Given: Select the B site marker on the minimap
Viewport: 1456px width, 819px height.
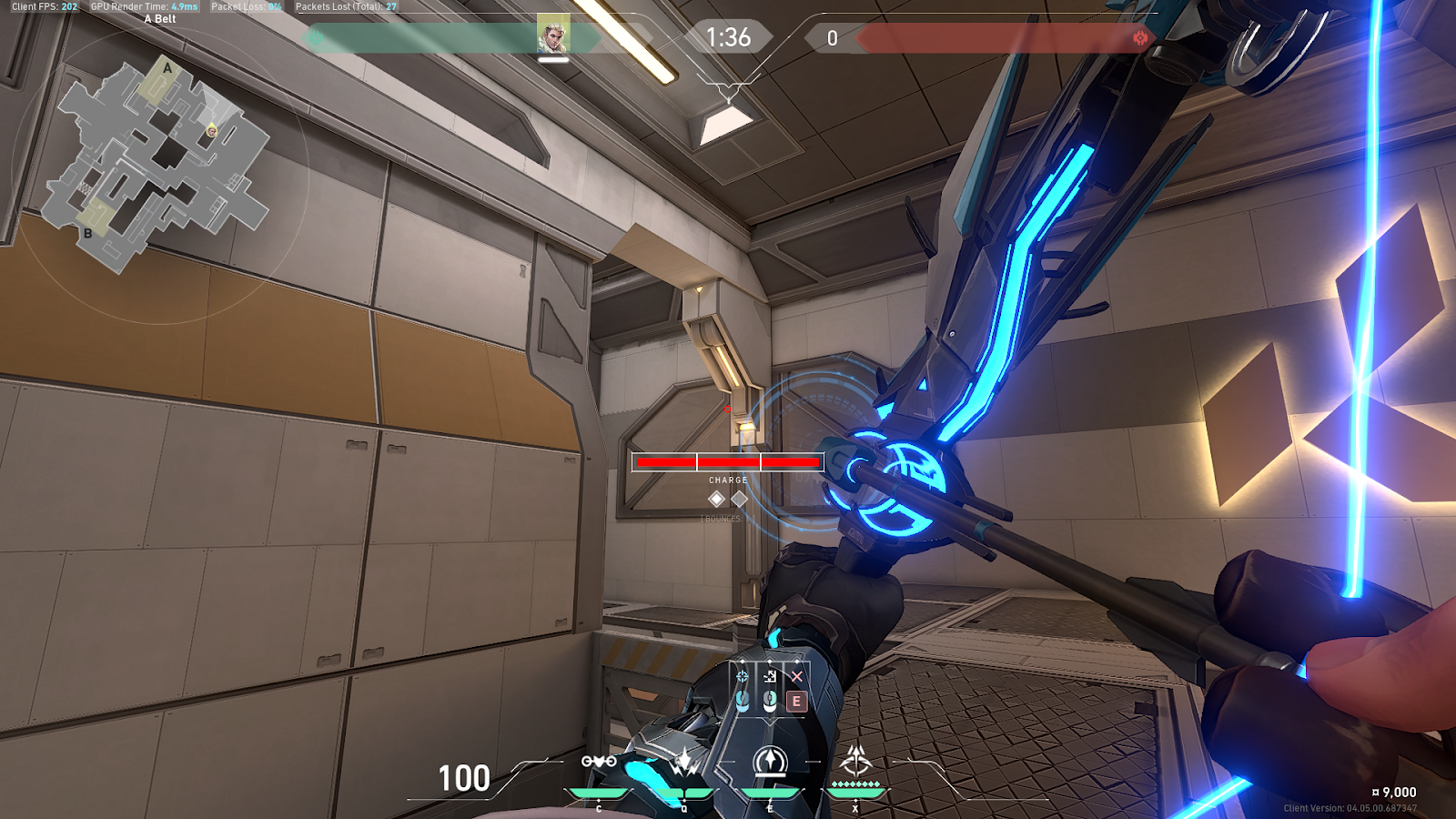Looking at the screenshot, I should click(x=88, y=233).
